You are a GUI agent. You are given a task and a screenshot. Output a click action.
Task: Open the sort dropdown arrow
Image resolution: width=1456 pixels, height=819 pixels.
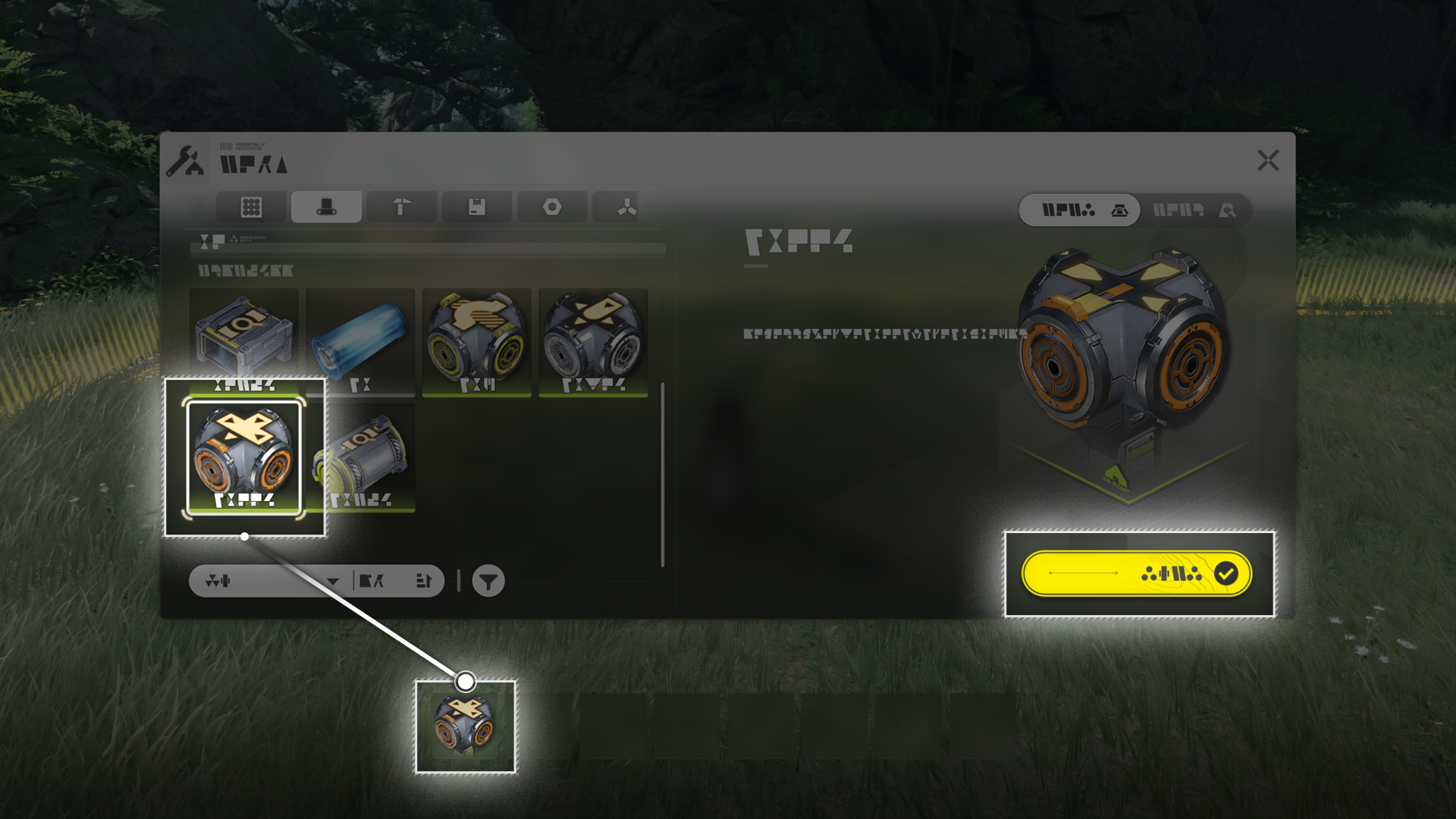(332, 582)
